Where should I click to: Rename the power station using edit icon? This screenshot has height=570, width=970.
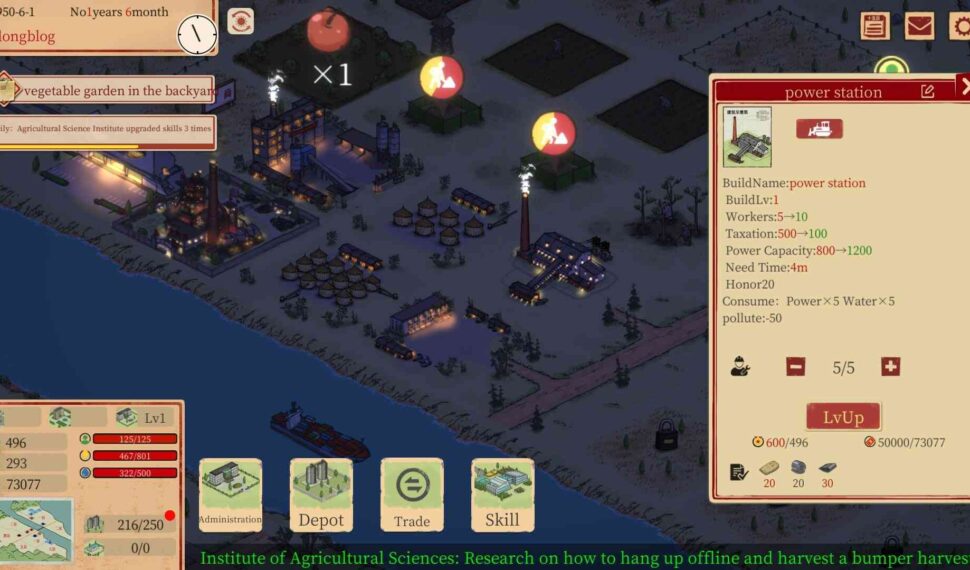click(x=927, y=91)
